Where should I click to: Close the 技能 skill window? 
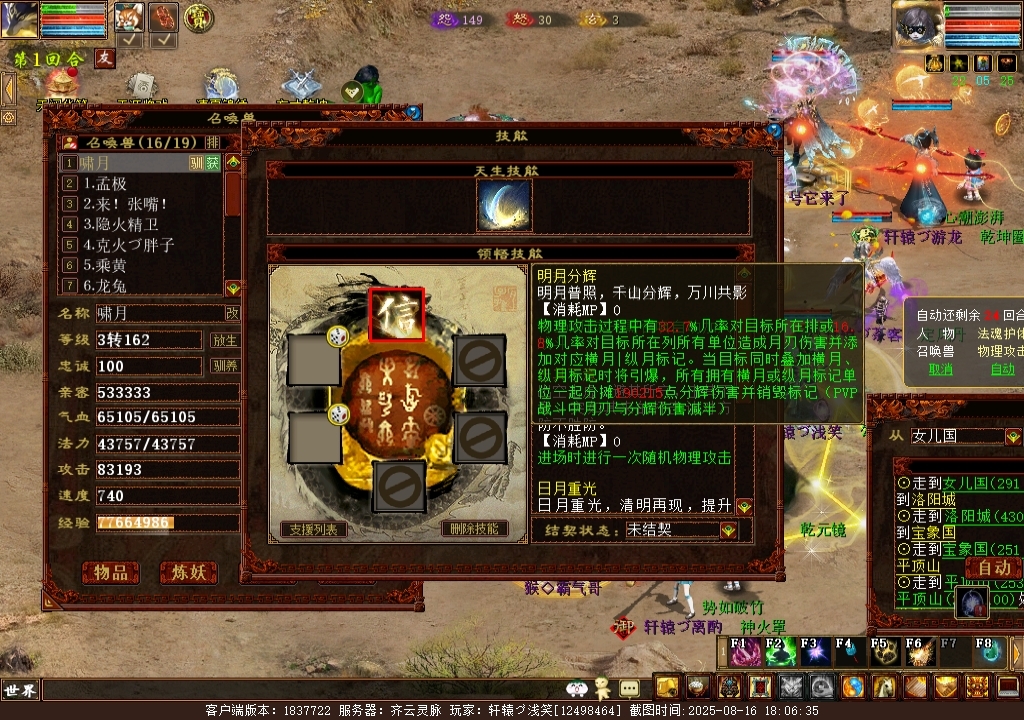773,130
